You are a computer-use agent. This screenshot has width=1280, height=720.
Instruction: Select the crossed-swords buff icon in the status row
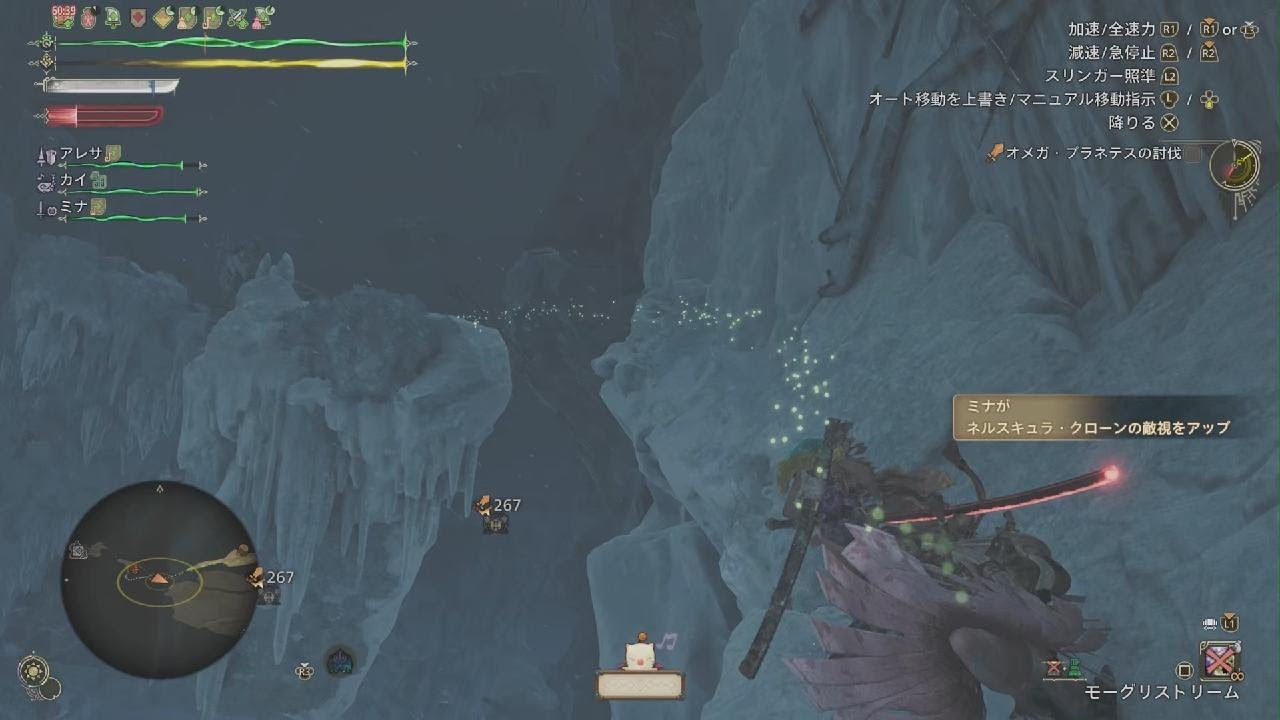[236, 18]
